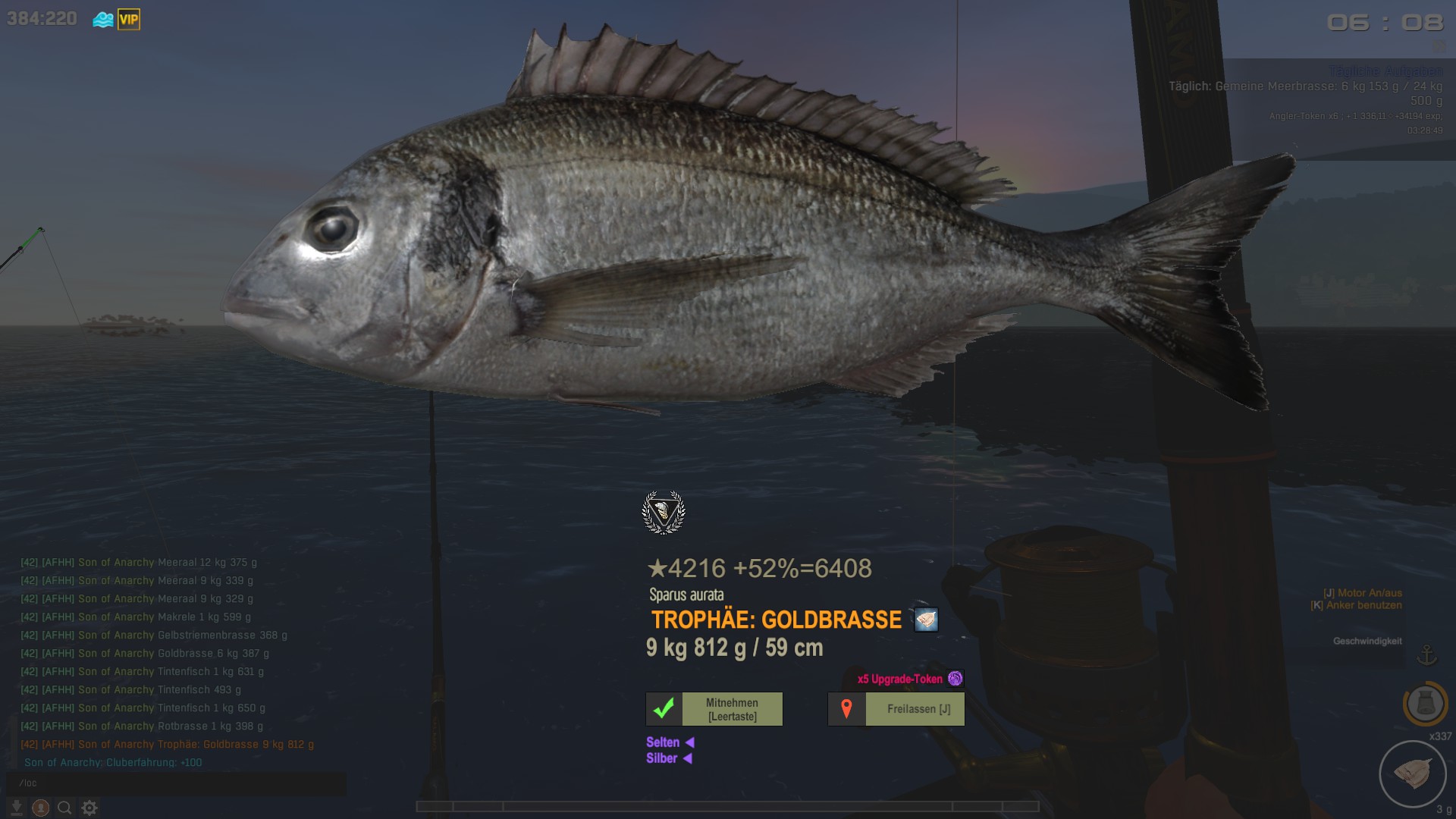1456x819 pixels.
Task: Select the Trophäe Goldbrasse chat entry
Action: tap(167, 745)
